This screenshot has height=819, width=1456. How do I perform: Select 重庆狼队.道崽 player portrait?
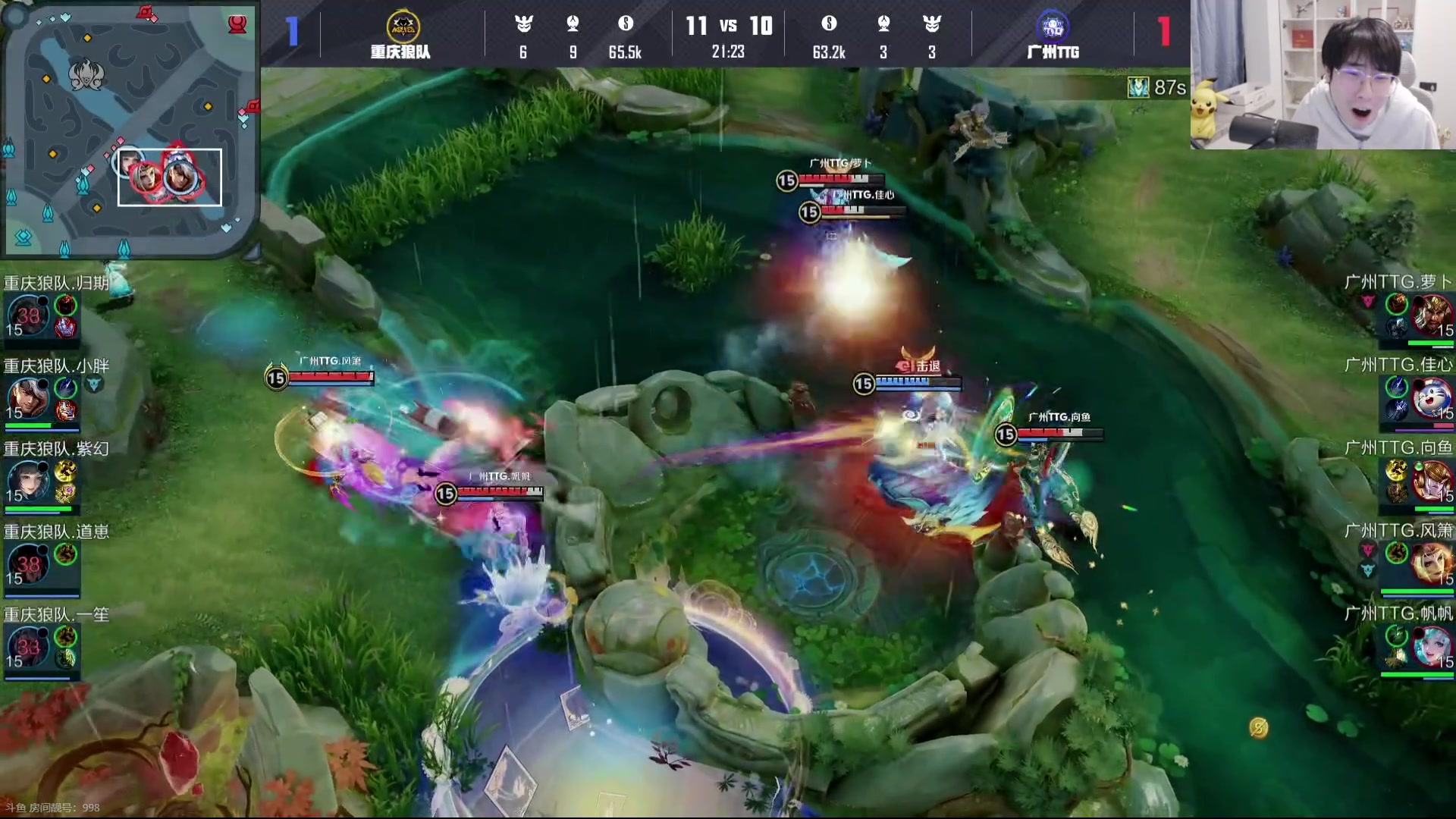[28, 563]
